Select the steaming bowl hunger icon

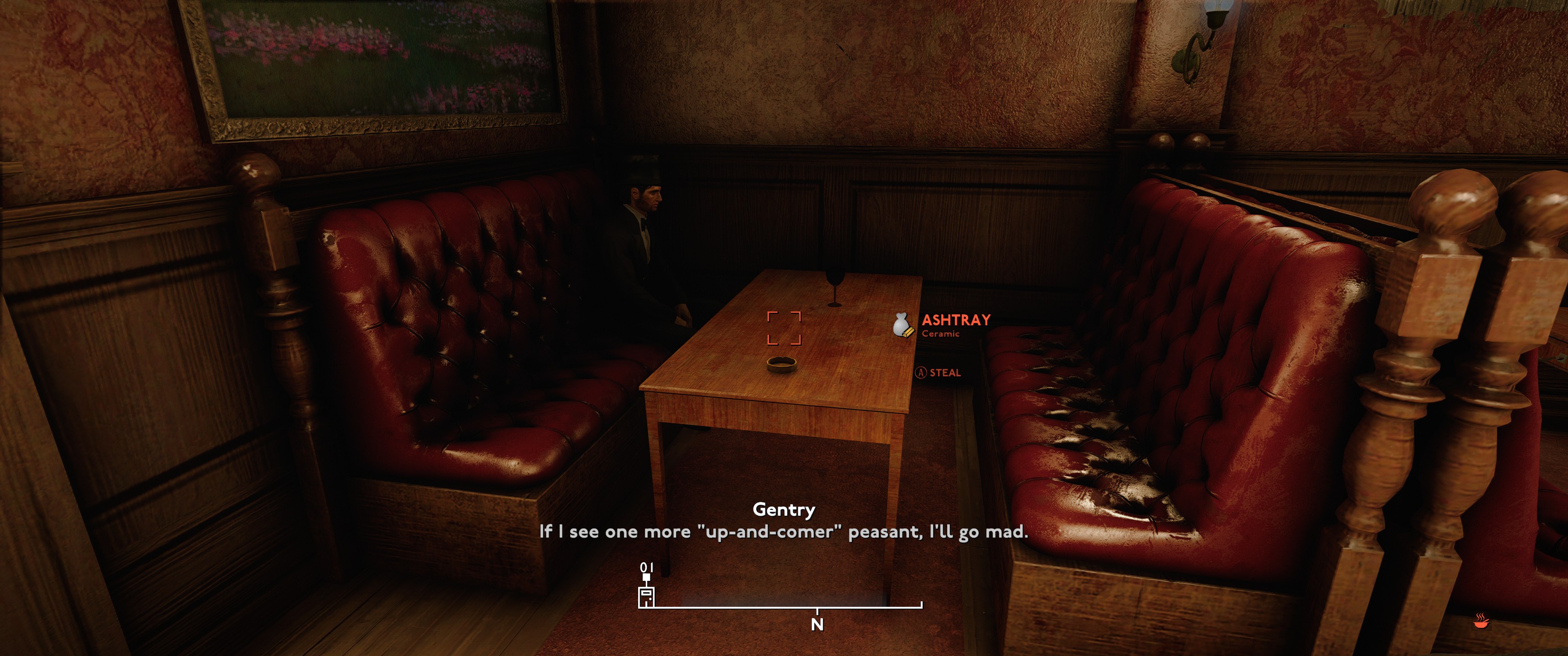tap(1481, 621)
